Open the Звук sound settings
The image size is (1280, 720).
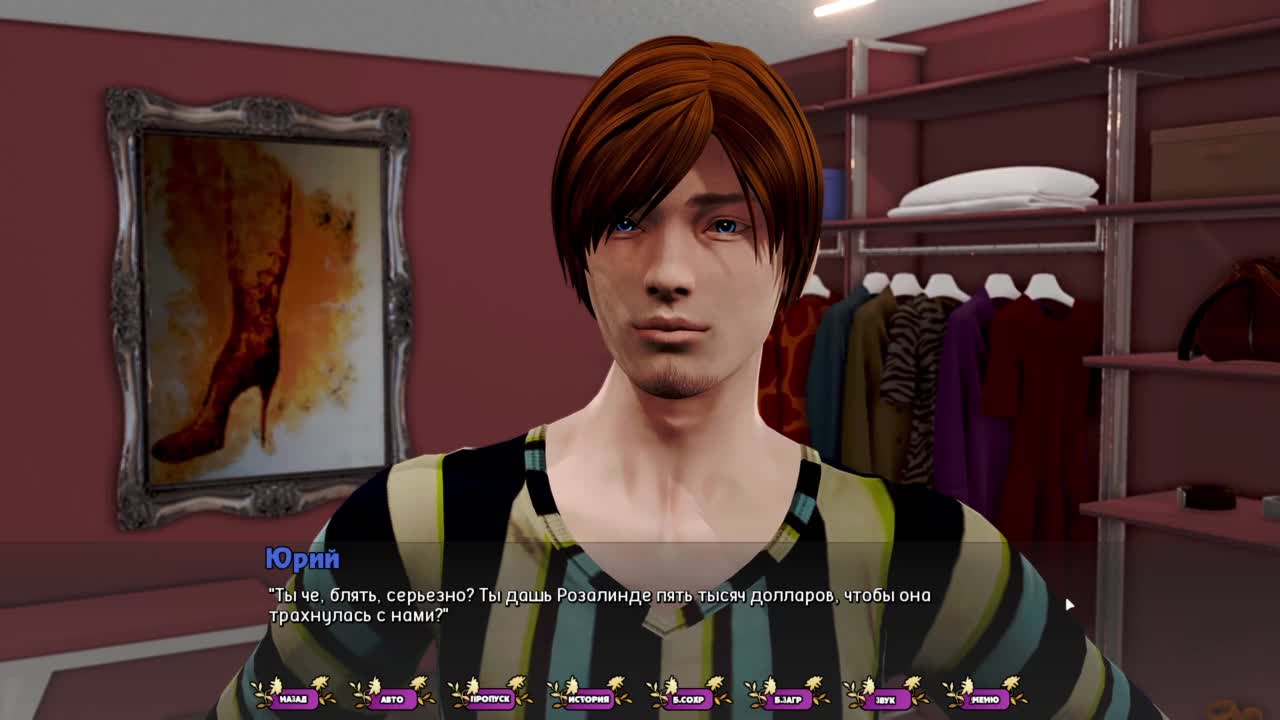click(885, 699)
